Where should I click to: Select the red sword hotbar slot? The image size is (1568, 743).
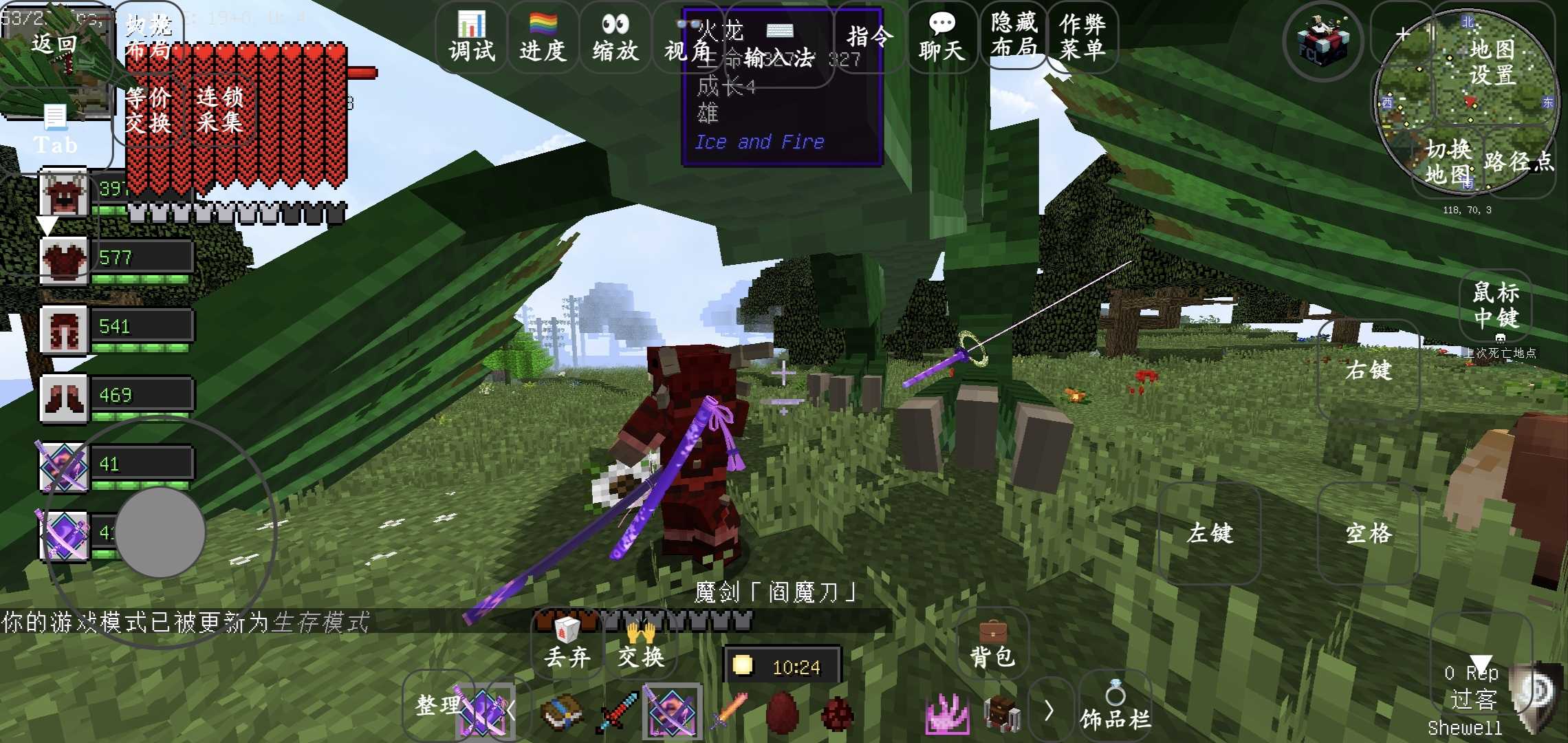coord(618,712)
